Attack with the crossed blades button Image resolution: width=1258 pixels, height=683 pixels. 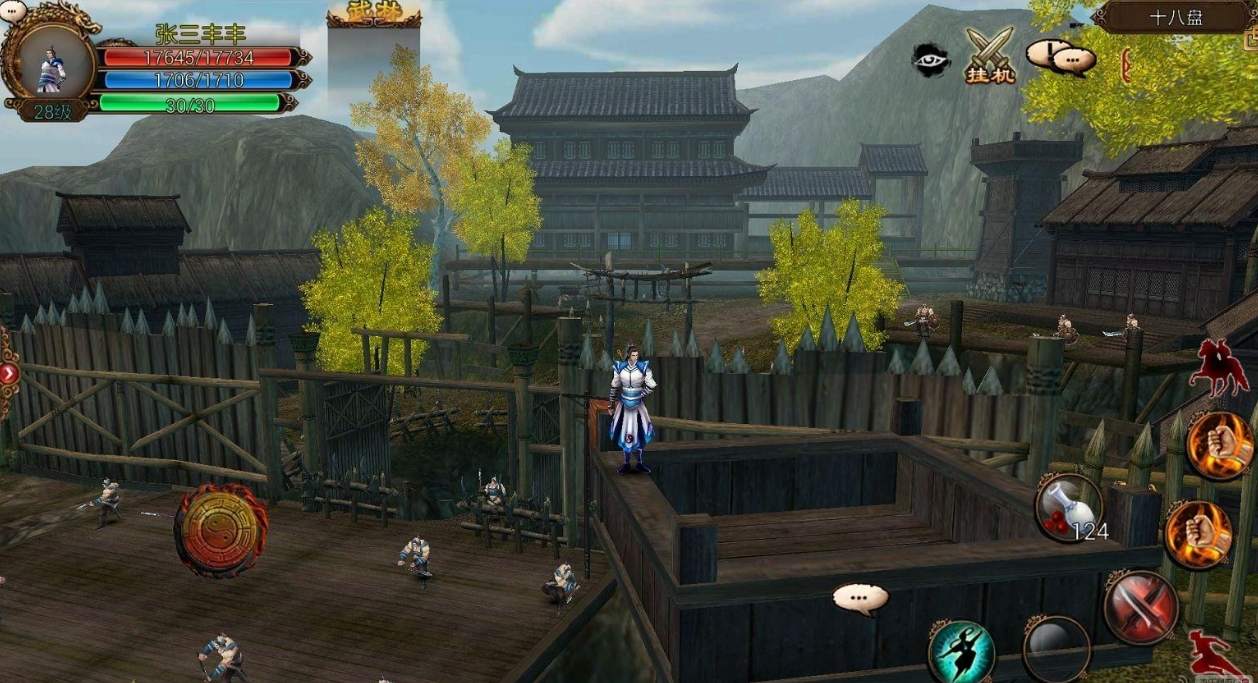(1141, 606)
